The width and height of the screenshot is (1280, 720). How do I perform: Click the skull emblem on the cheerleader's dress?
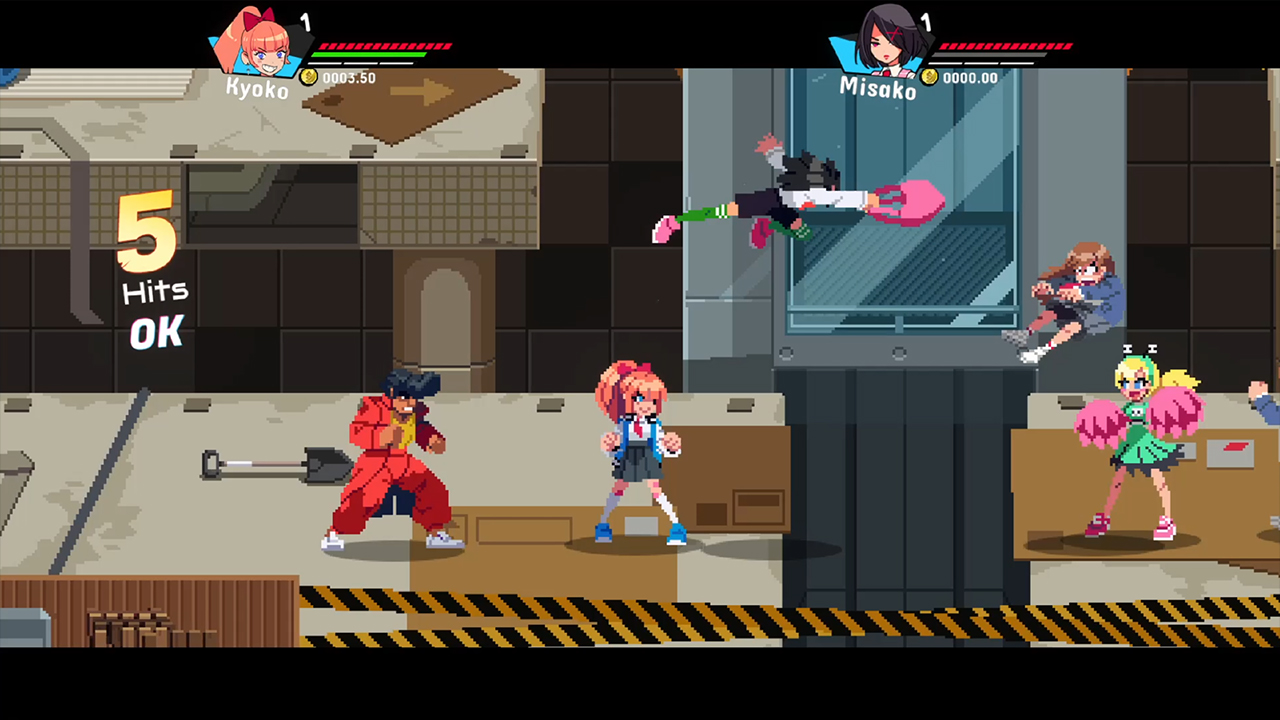1136,412
